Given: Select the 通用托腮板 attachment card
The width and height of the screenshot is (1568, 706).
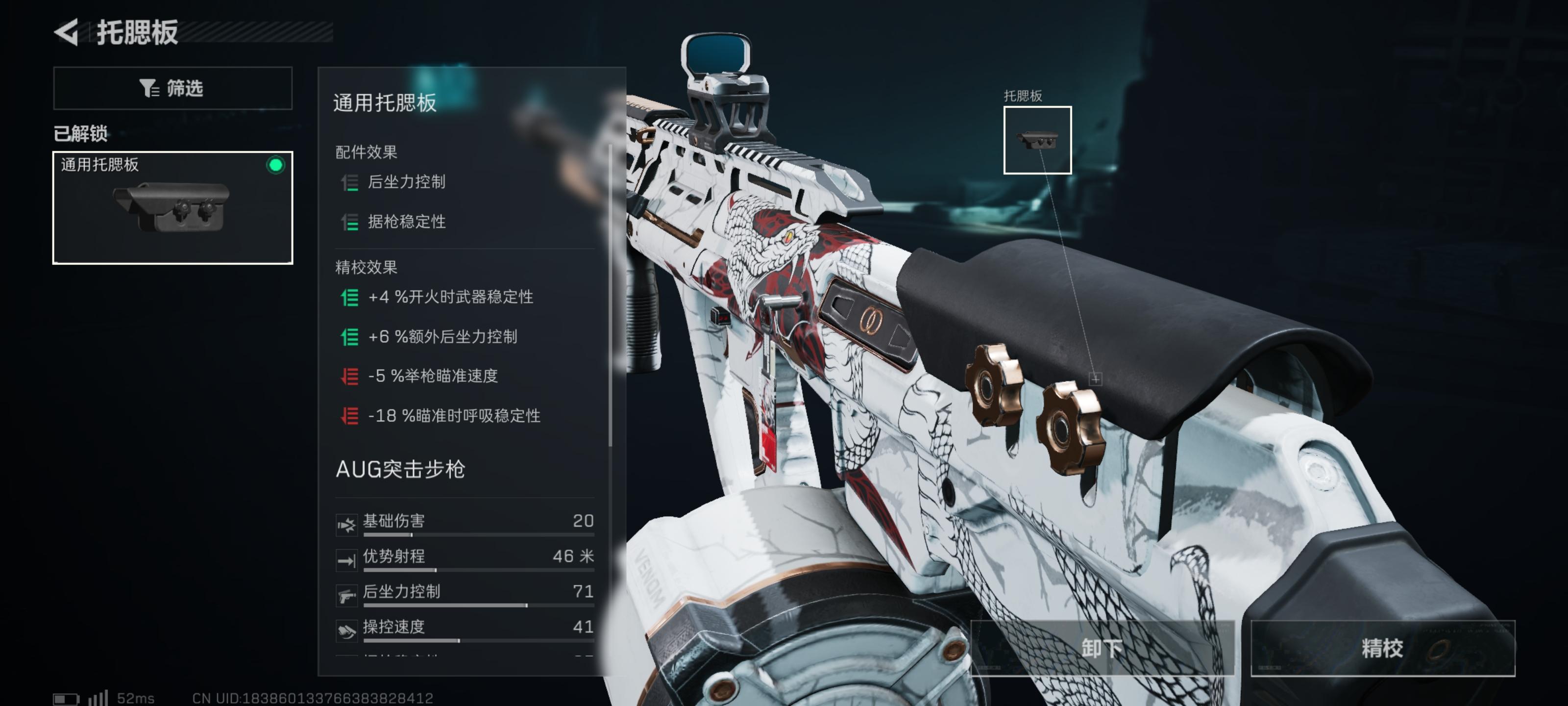Looking at the screenshot, I should (x=172, y=207).
